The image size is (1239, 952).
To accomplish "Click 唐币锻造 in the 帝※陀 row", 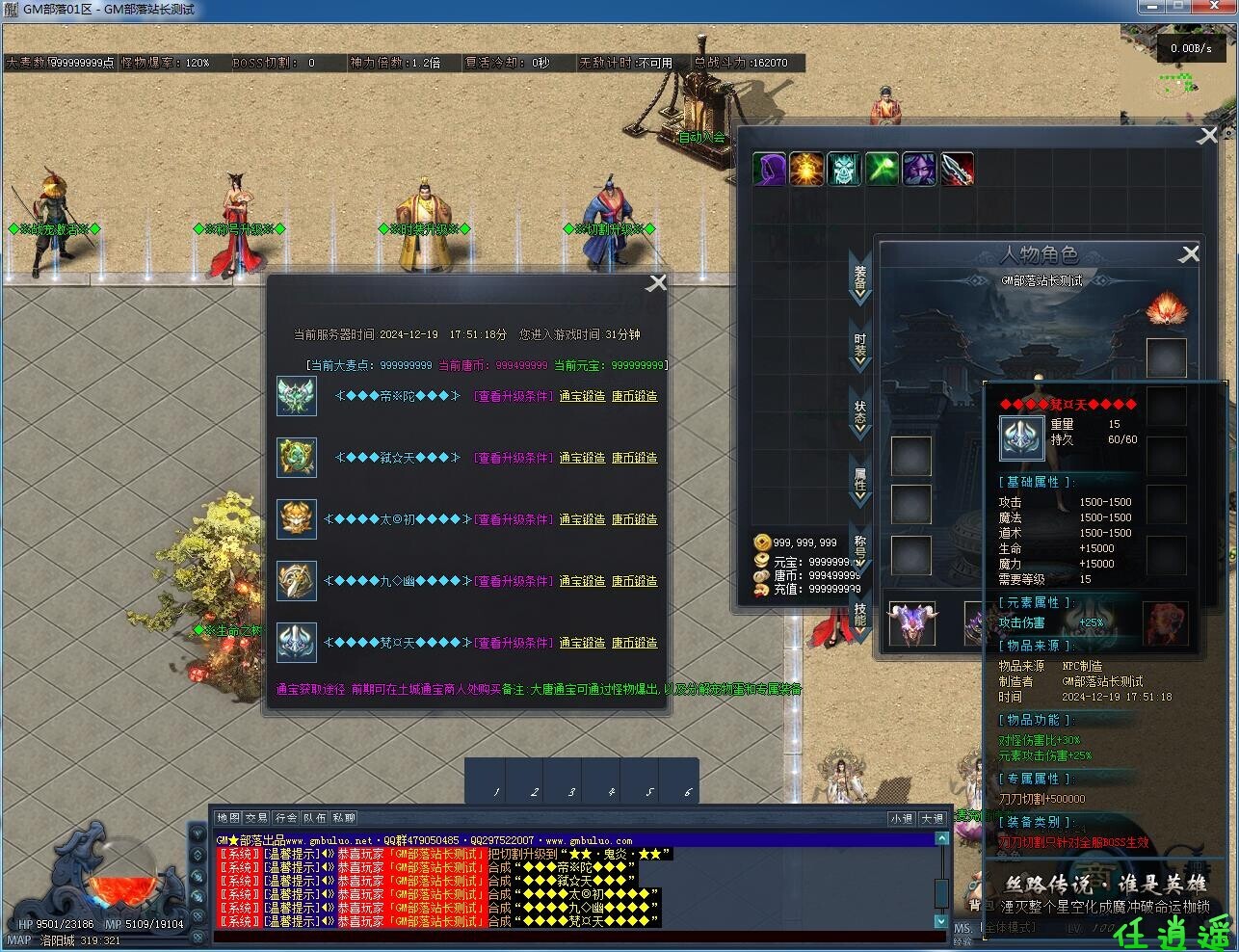I will [634, 396].
